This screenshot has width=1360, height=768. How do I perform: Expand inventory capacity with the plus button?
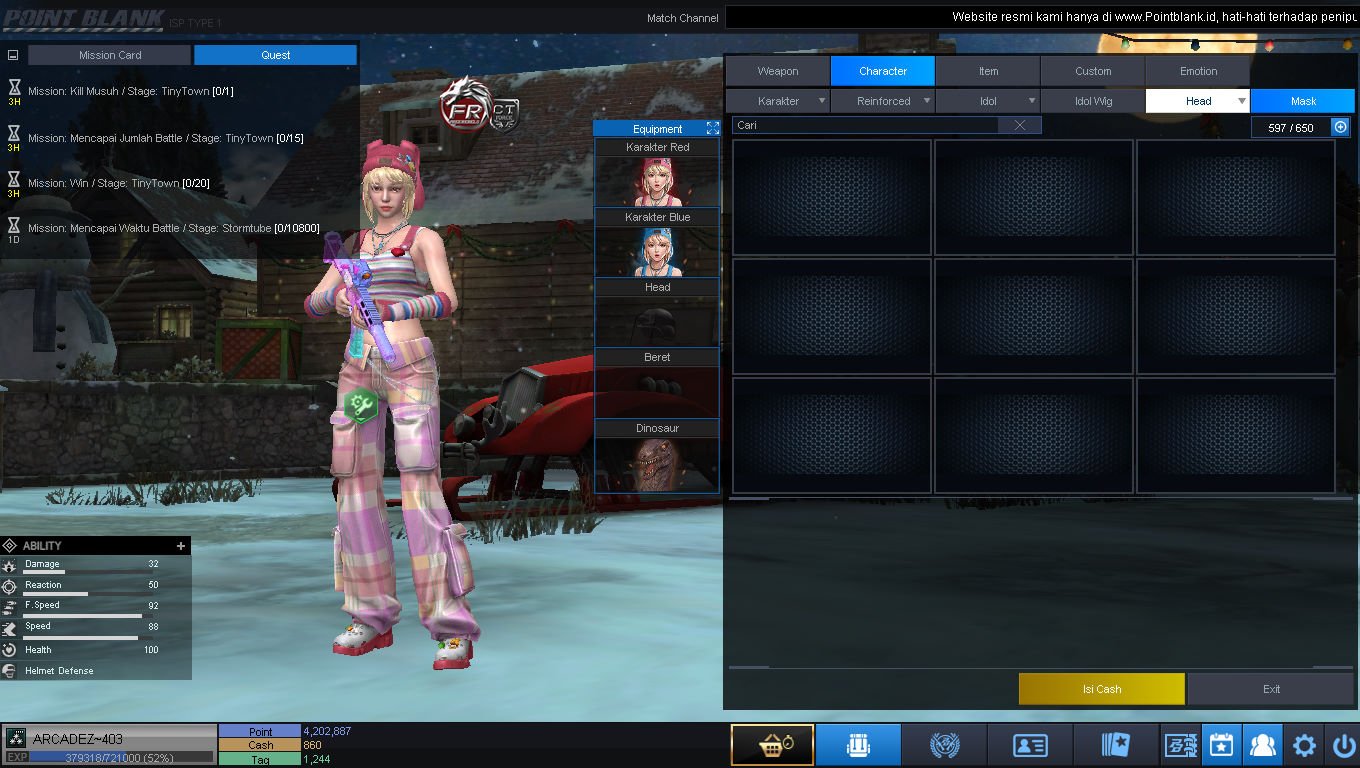(1341, 127)
